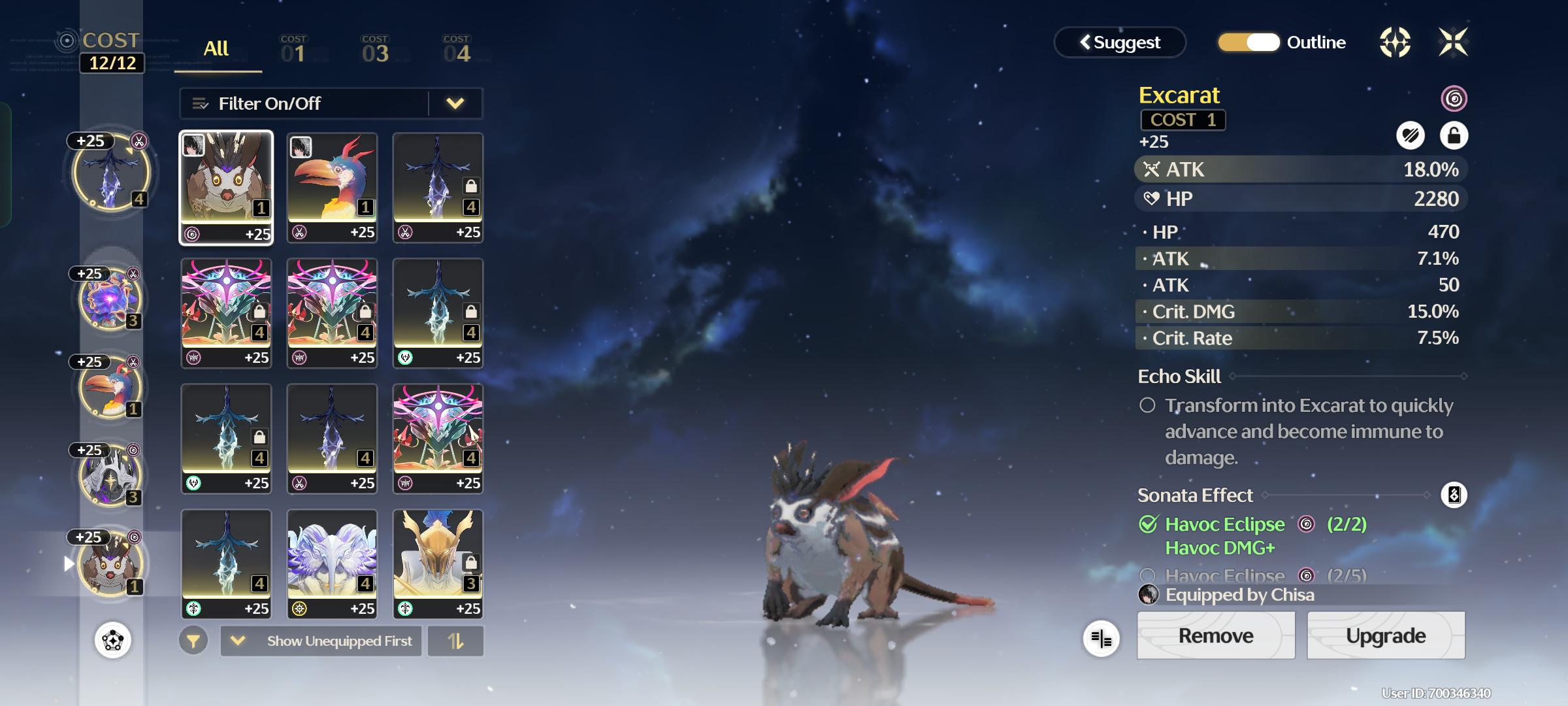
Task: Select the All tab
Action: (216, 49)
